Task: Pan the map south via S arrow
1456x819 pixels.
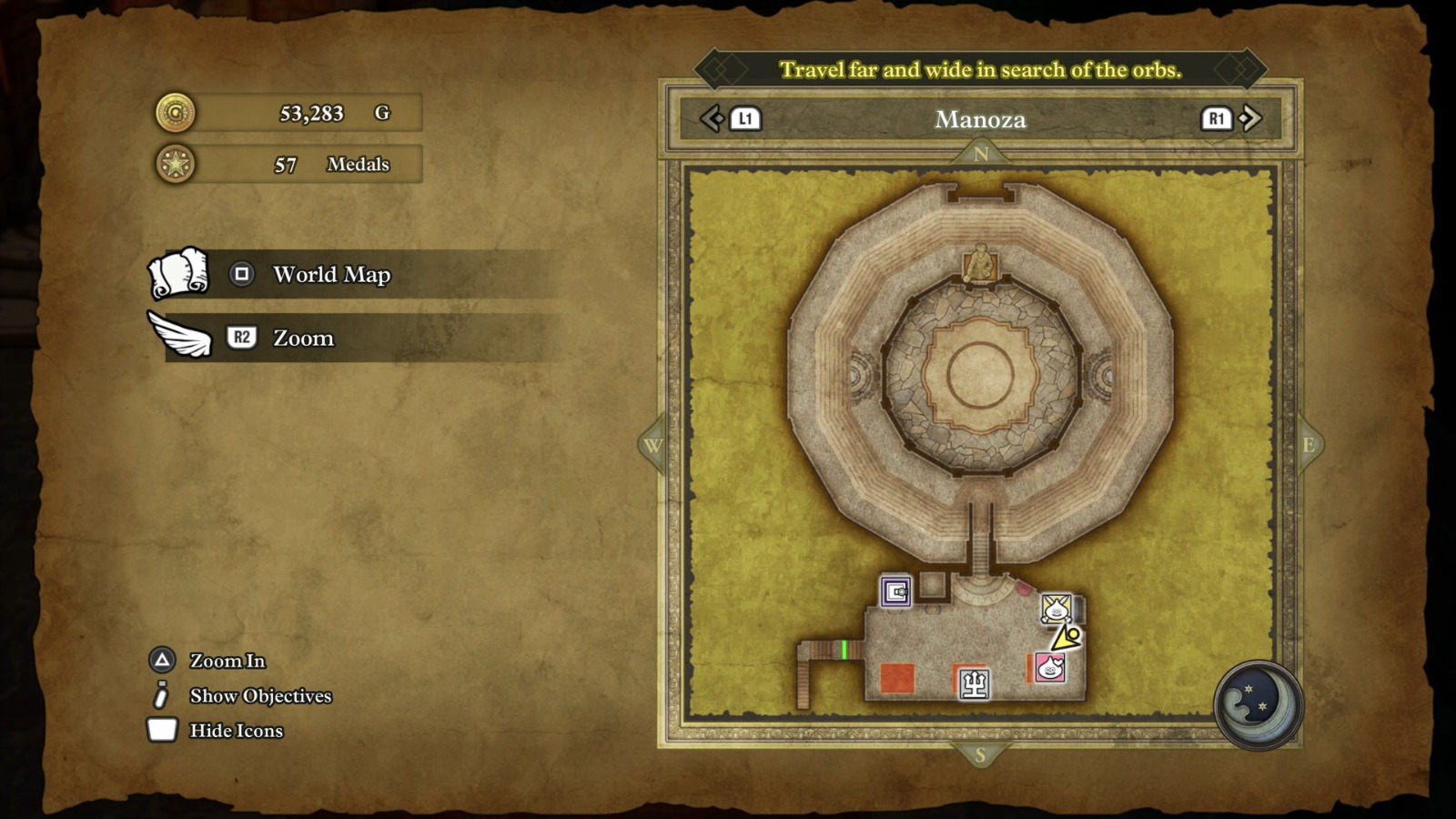Action: point(980,754)
